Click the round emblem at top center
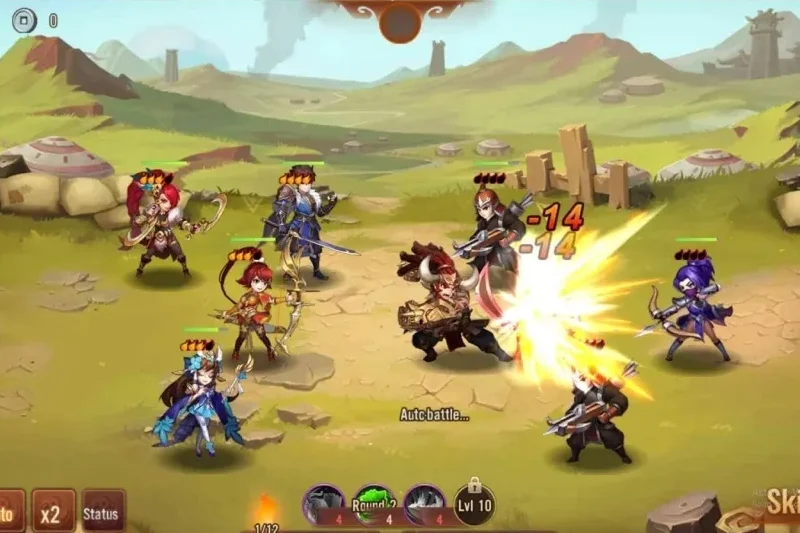The image size is (800, 533). [x=400, y=20]
